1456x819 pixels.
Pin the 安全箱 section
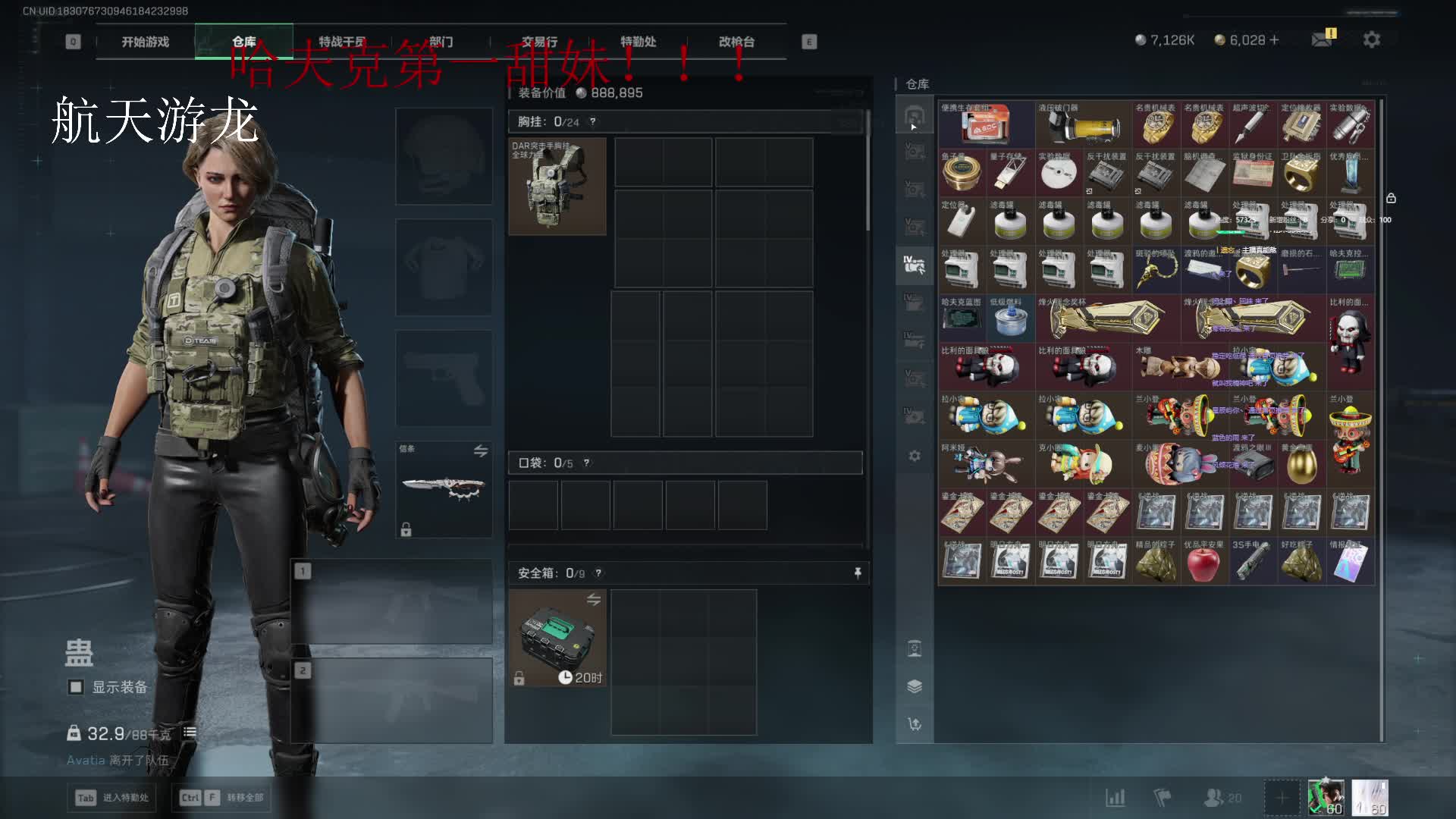(x=858, y=573)
